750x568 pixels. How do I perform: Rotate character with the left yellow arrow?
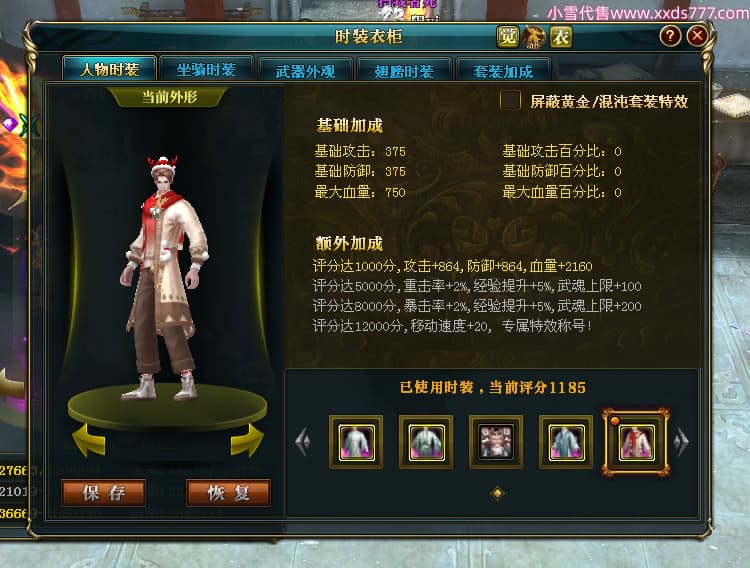[x=90, y=439]
